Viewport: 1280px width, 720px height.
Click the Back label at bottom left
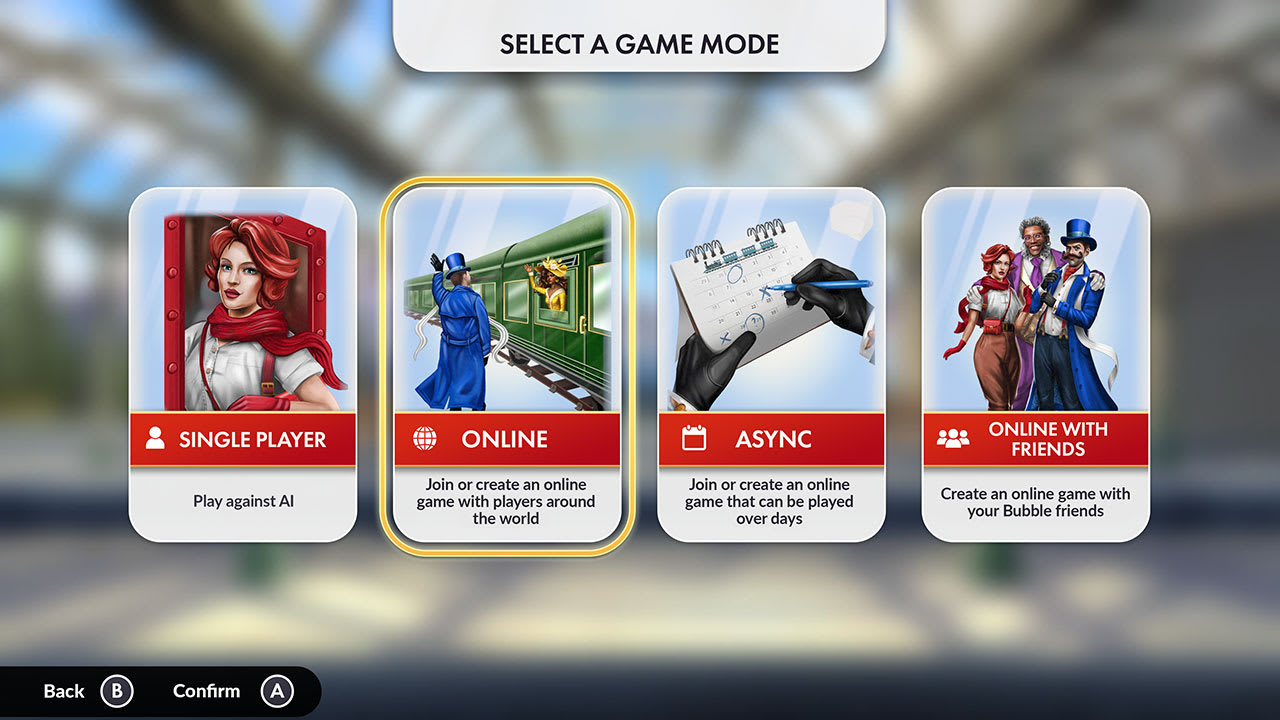pos(62,690)
